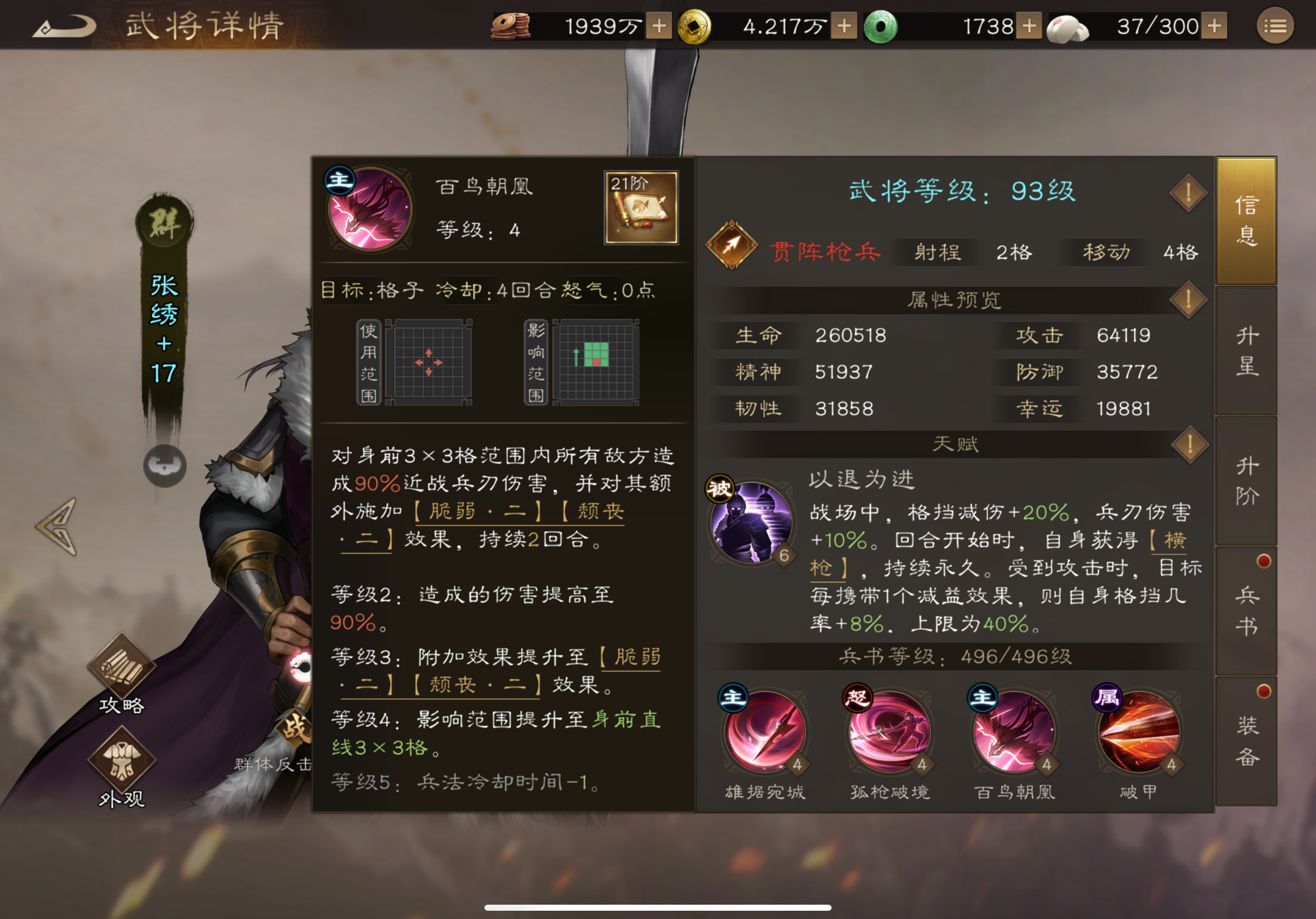The image size is (1316, 919).
Task: Expand the attribute warning near 武将等级
Action: tap(1188, 192)
